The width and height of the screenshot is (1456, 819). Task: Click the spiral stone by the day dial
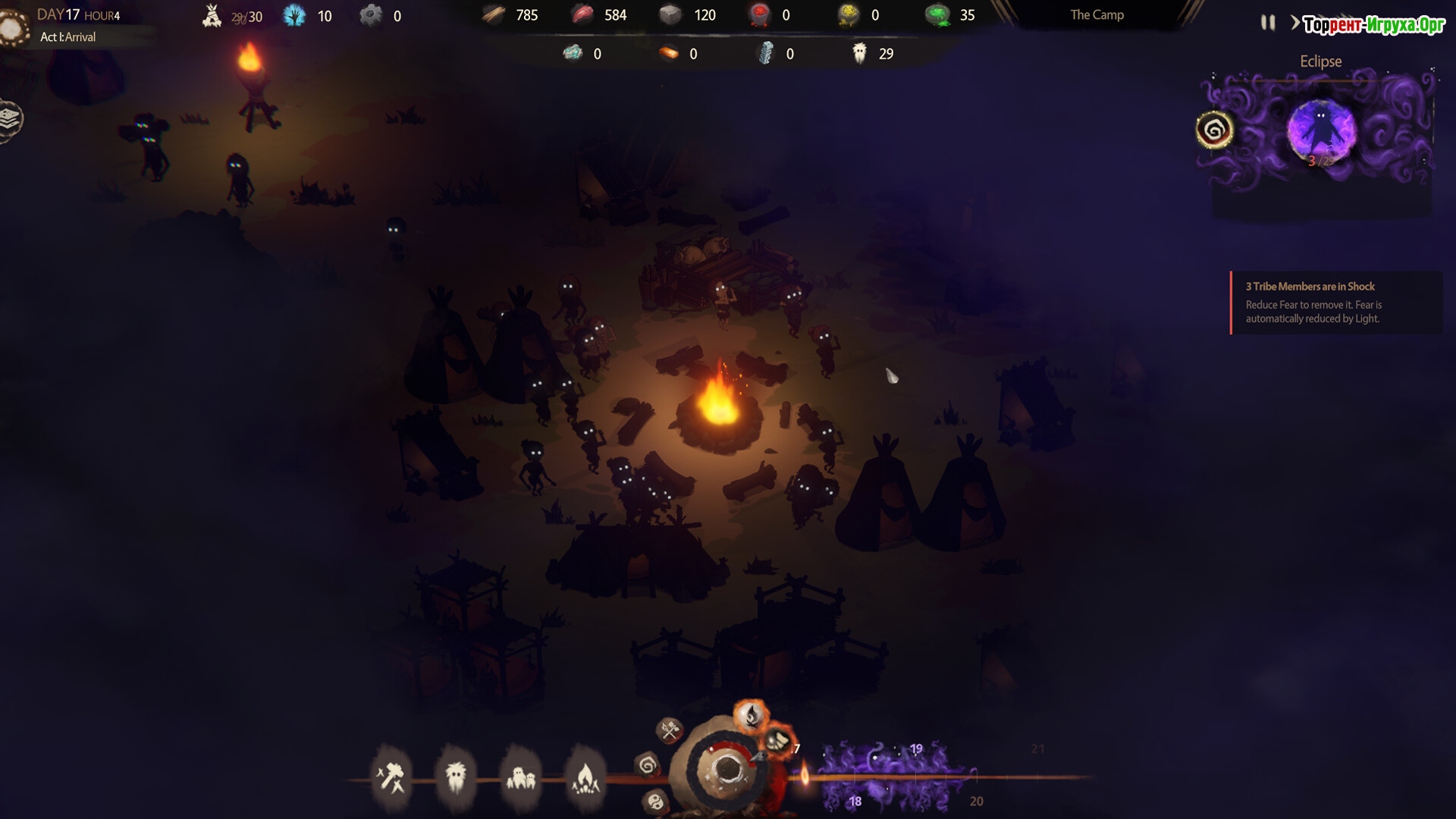648,766
